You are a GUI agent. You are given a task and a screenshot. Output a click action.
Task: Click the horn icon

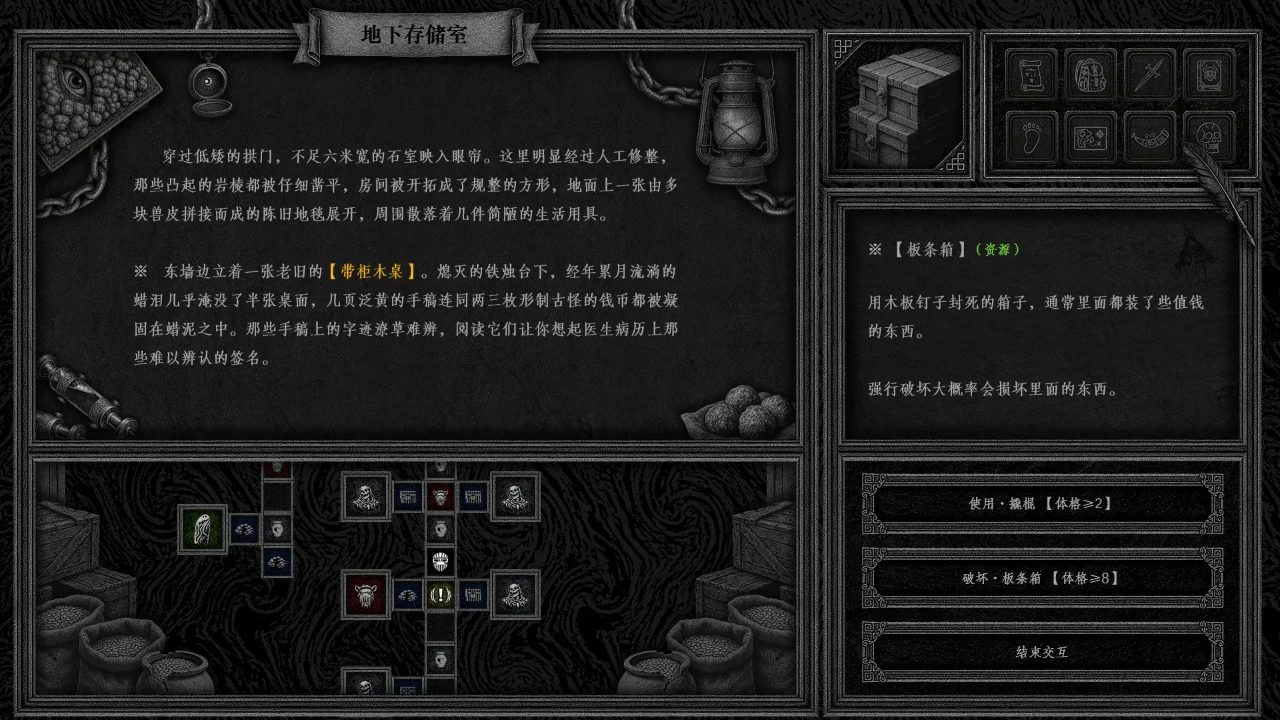pyautogui.click(x=1148, y=137)
